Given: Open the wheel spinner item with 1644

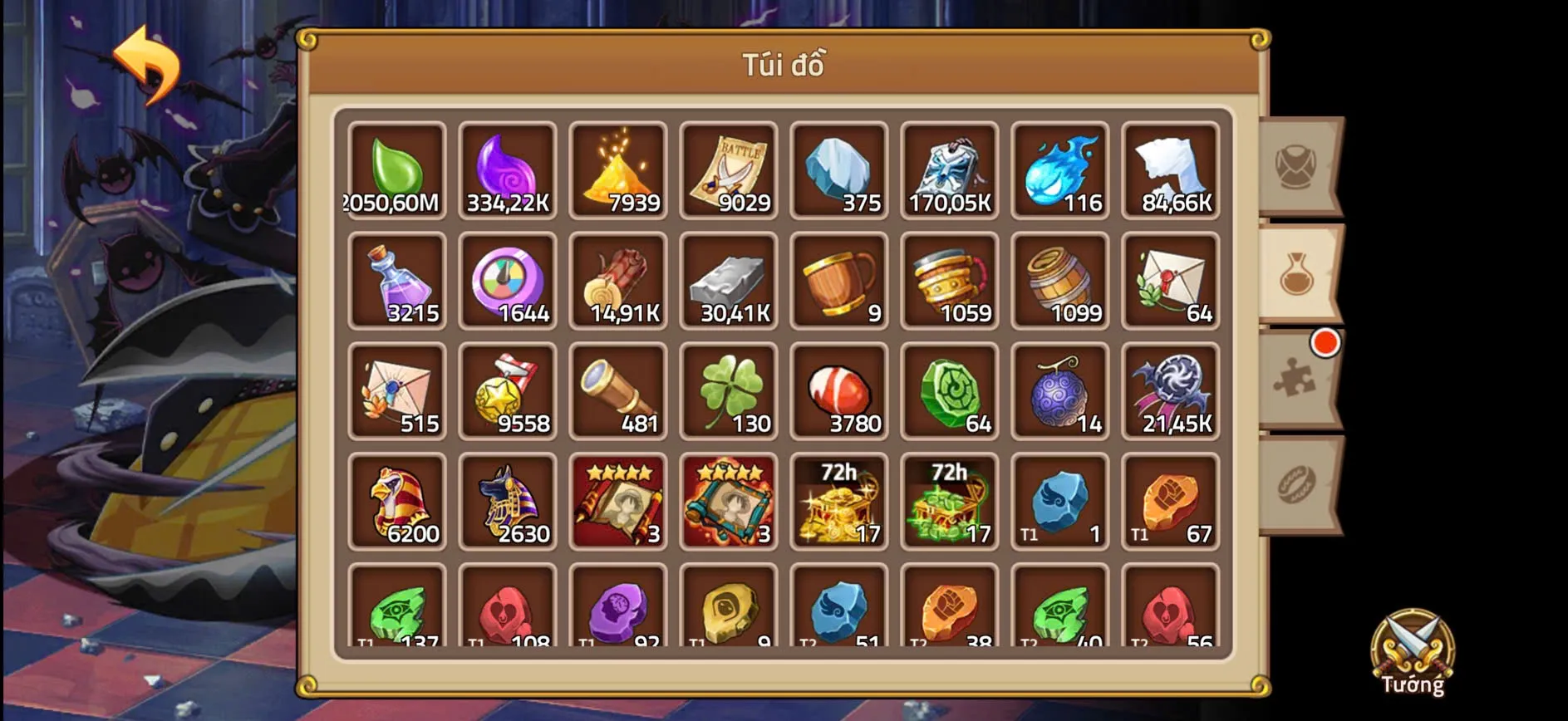Looking at the screenshot, I should 508,280.
